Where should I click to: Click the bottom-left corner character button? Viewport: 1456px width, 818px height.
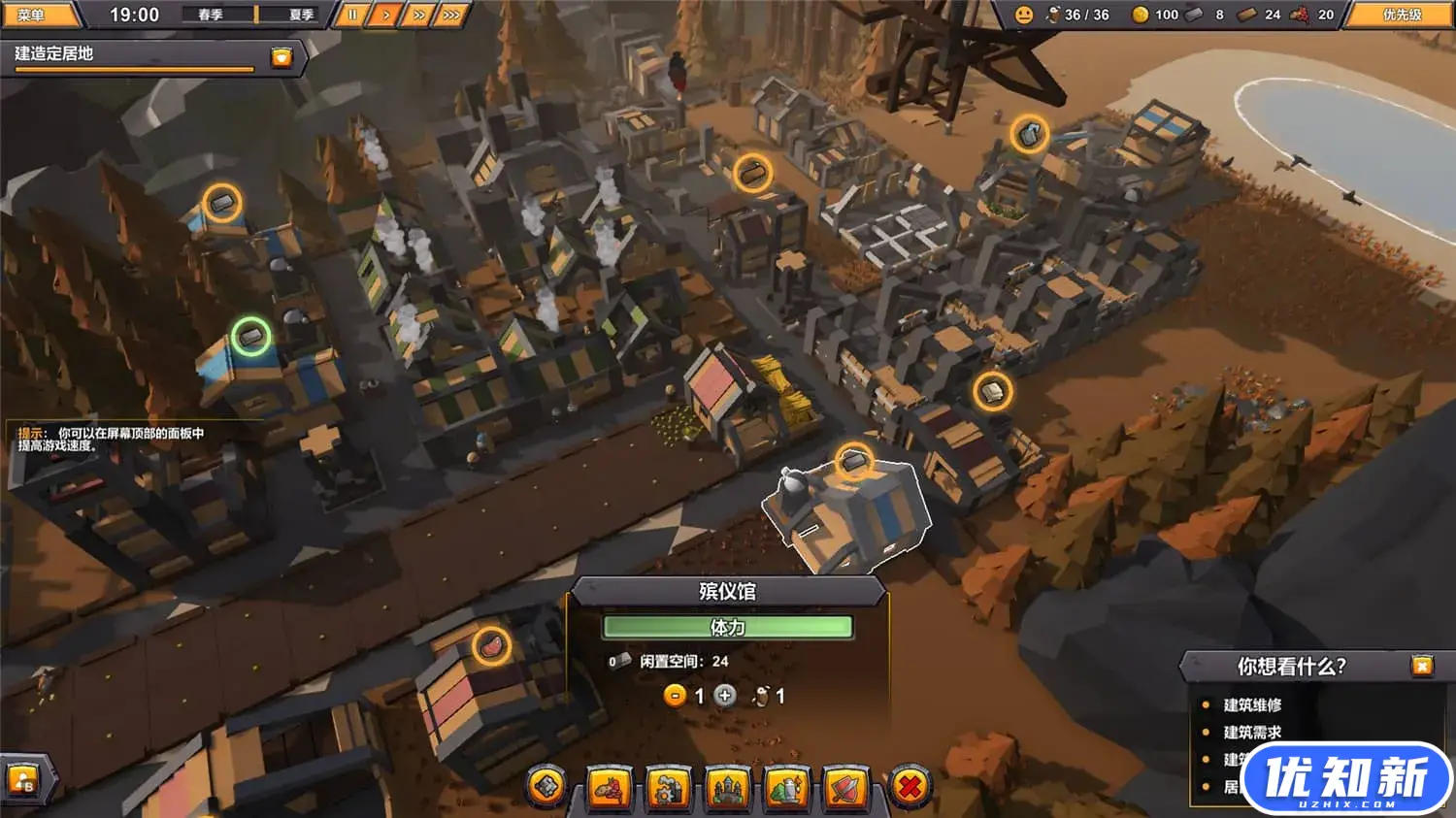click(23, 780)
